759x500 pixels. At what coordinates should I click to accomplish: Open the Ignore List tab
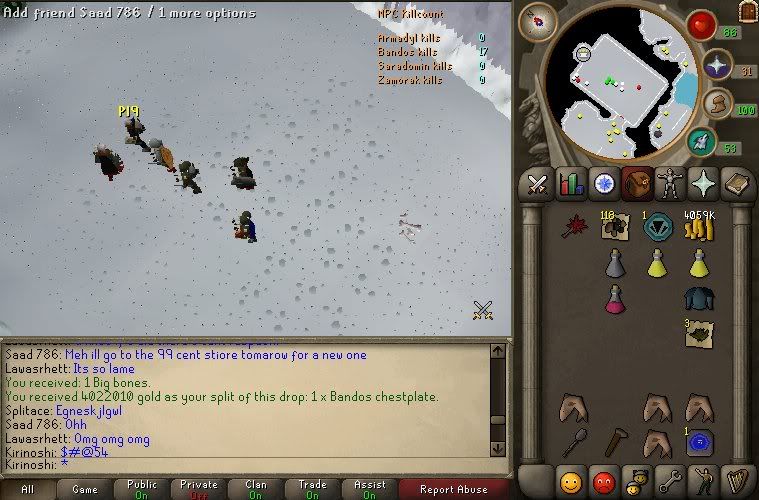pyautogui.click(x=603, y=481)
